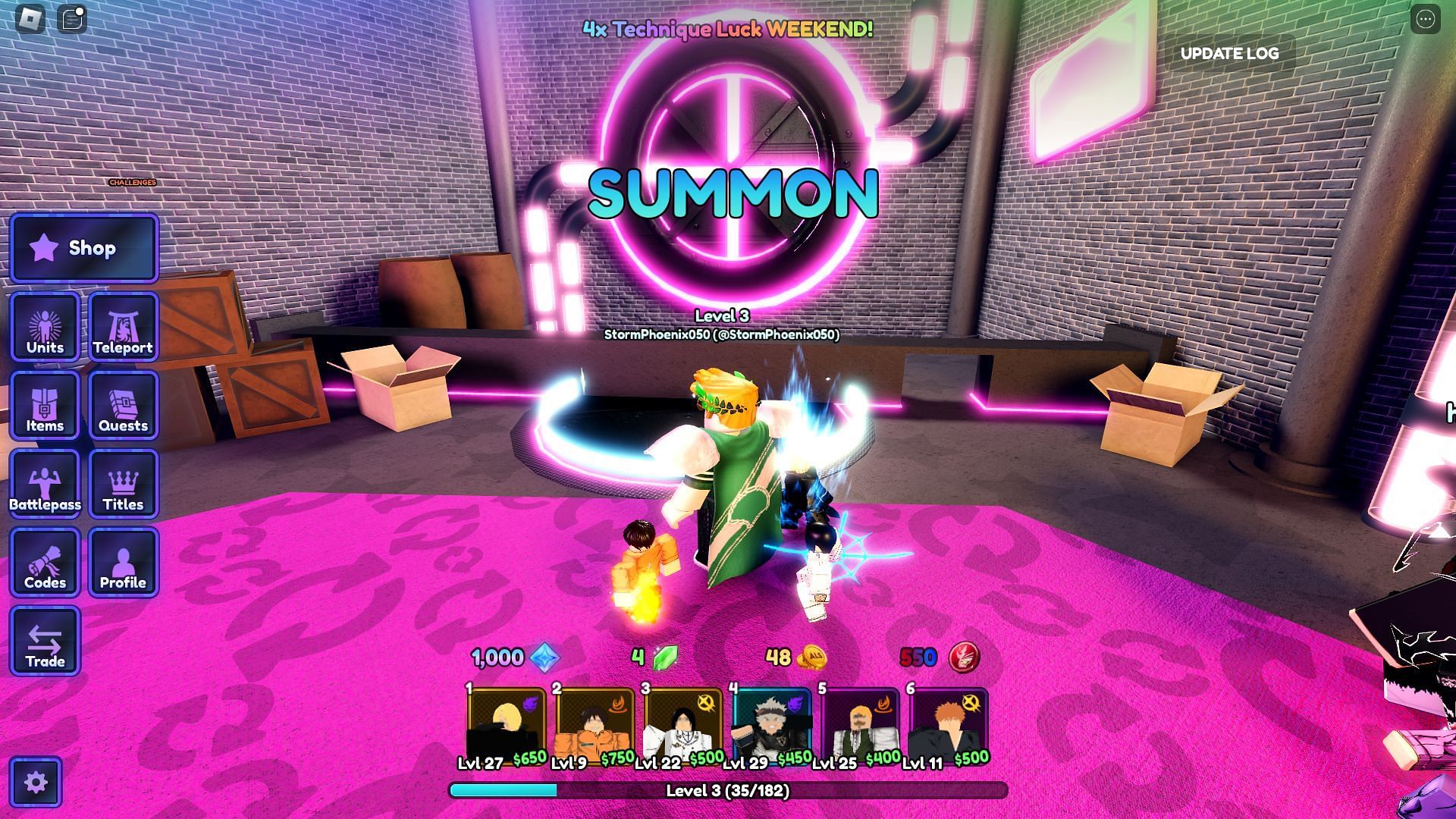Choose the Lvl 22 unit in slot 3
1456x819 pixels.
click(x=682, y=726)
